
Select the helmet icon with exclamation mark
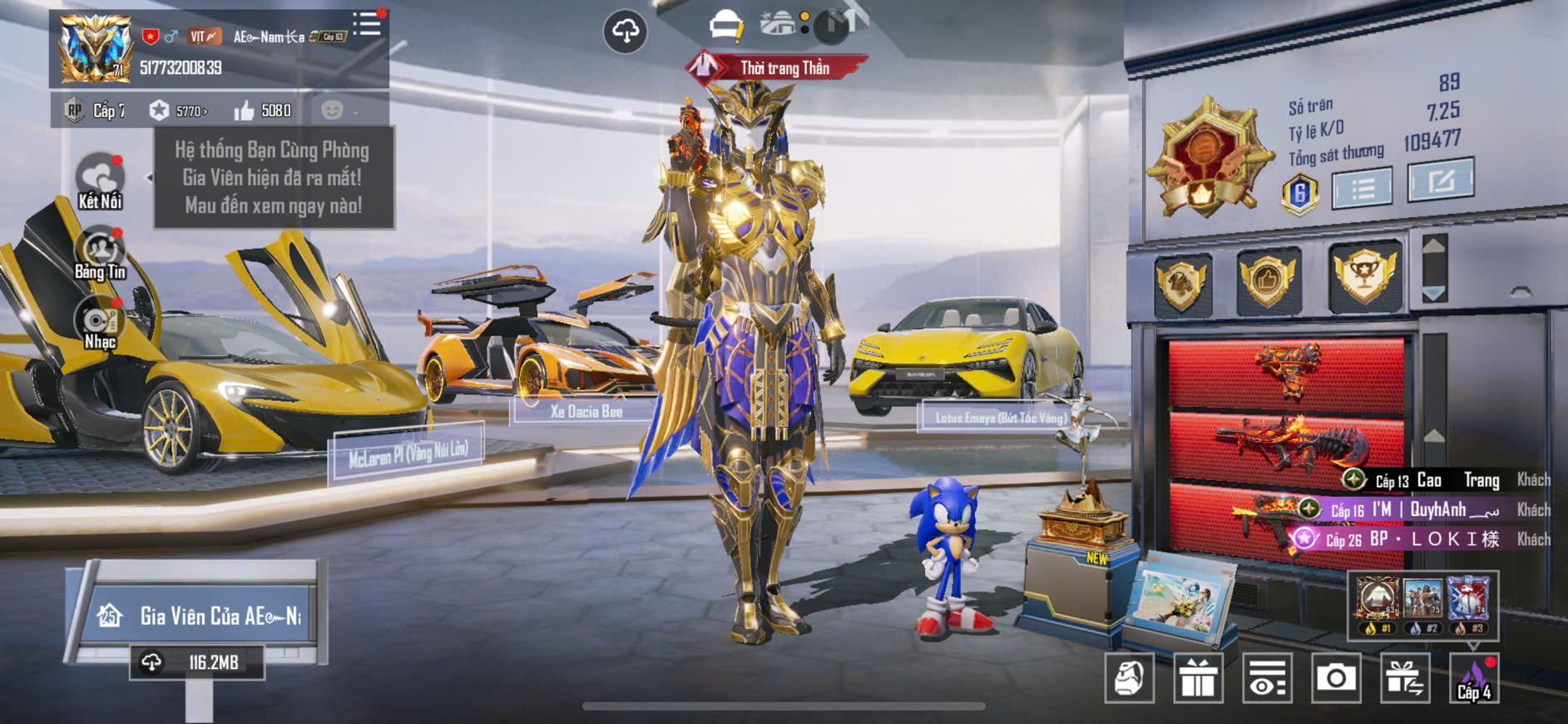tap(725, 25)
